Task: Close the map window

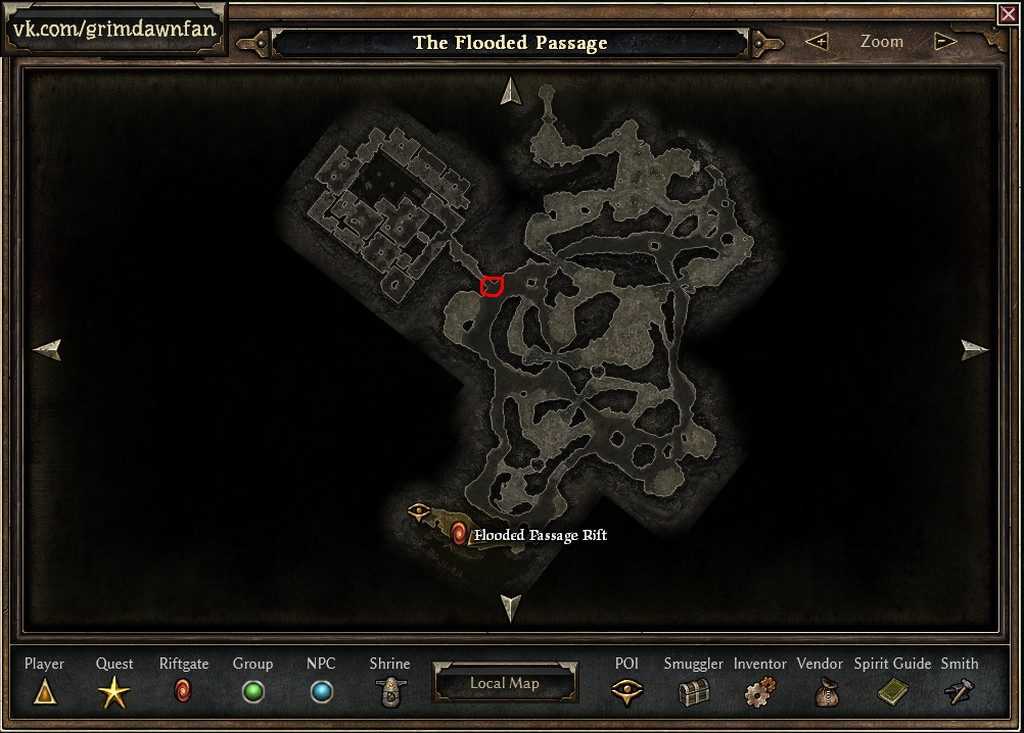Action: 1007,14
